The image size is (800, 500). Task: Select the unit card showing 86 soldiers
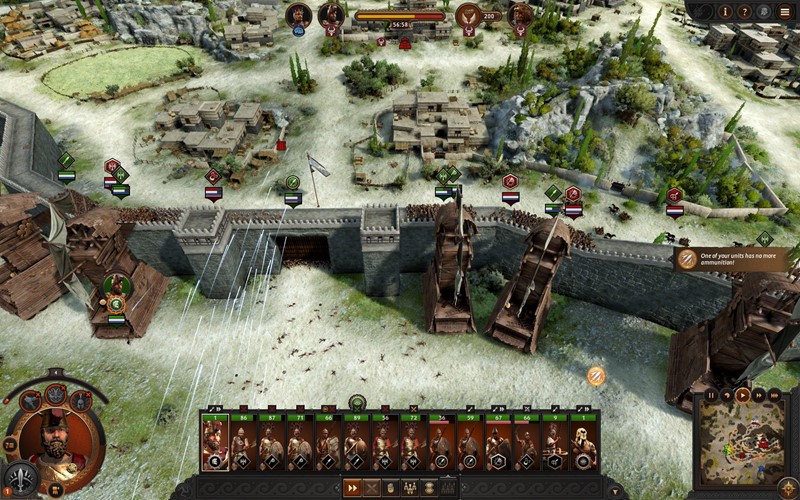coord(243,442)
